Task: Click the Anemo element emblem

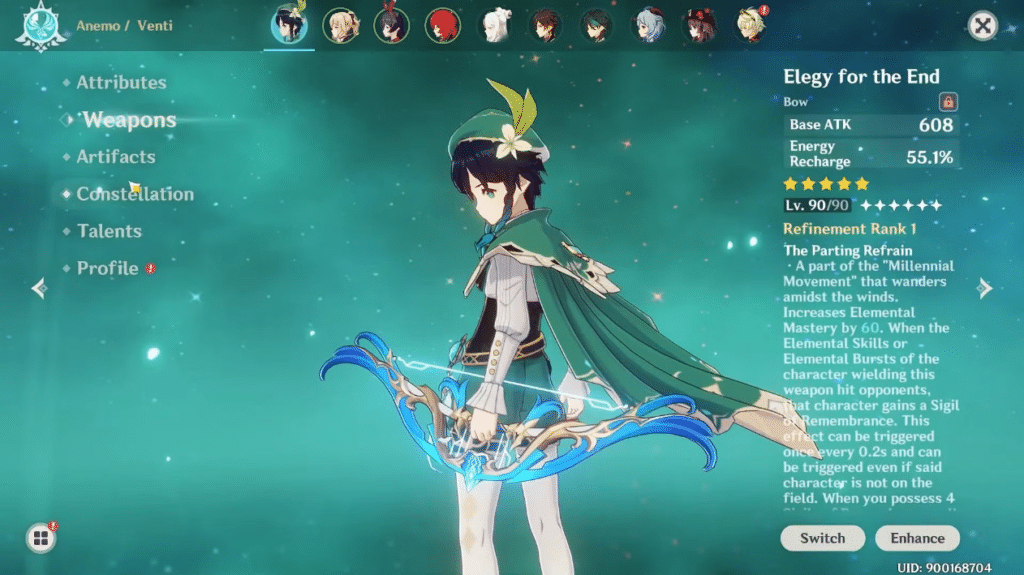Action: pyautogui.click(x=39, y=26)
